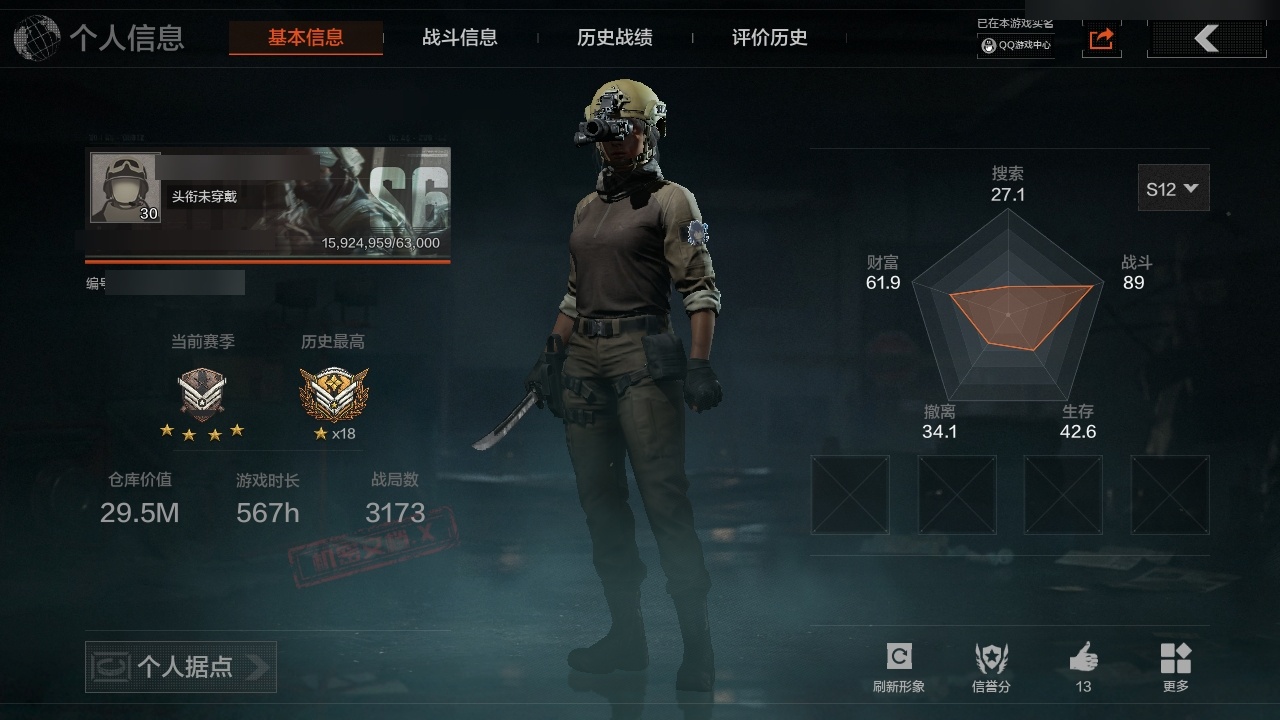The height and width of the screenshot is (720, 1280).
Task: View the 信誉分 credit score
Action: click(x=991, y=667)
